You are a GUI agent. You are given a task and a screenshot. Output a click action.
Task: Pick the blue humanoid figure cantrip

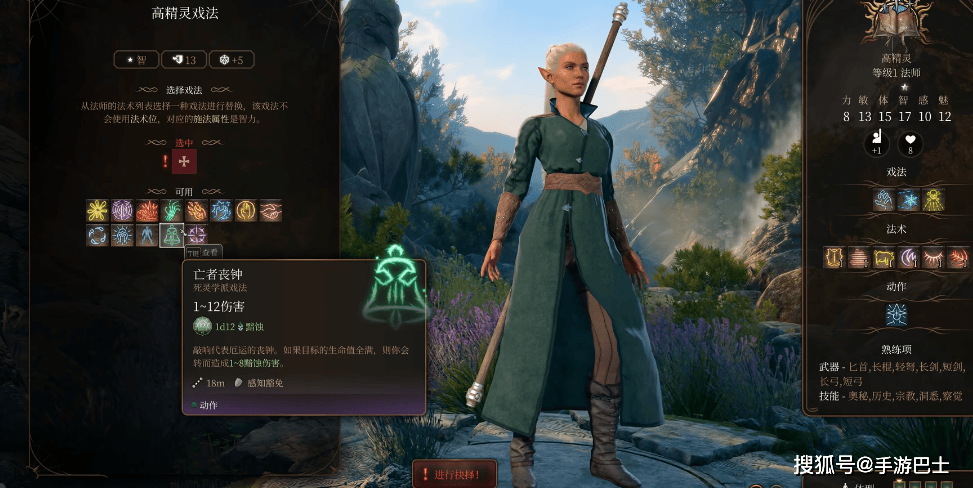pyautogui.click(x=147, y=236)
